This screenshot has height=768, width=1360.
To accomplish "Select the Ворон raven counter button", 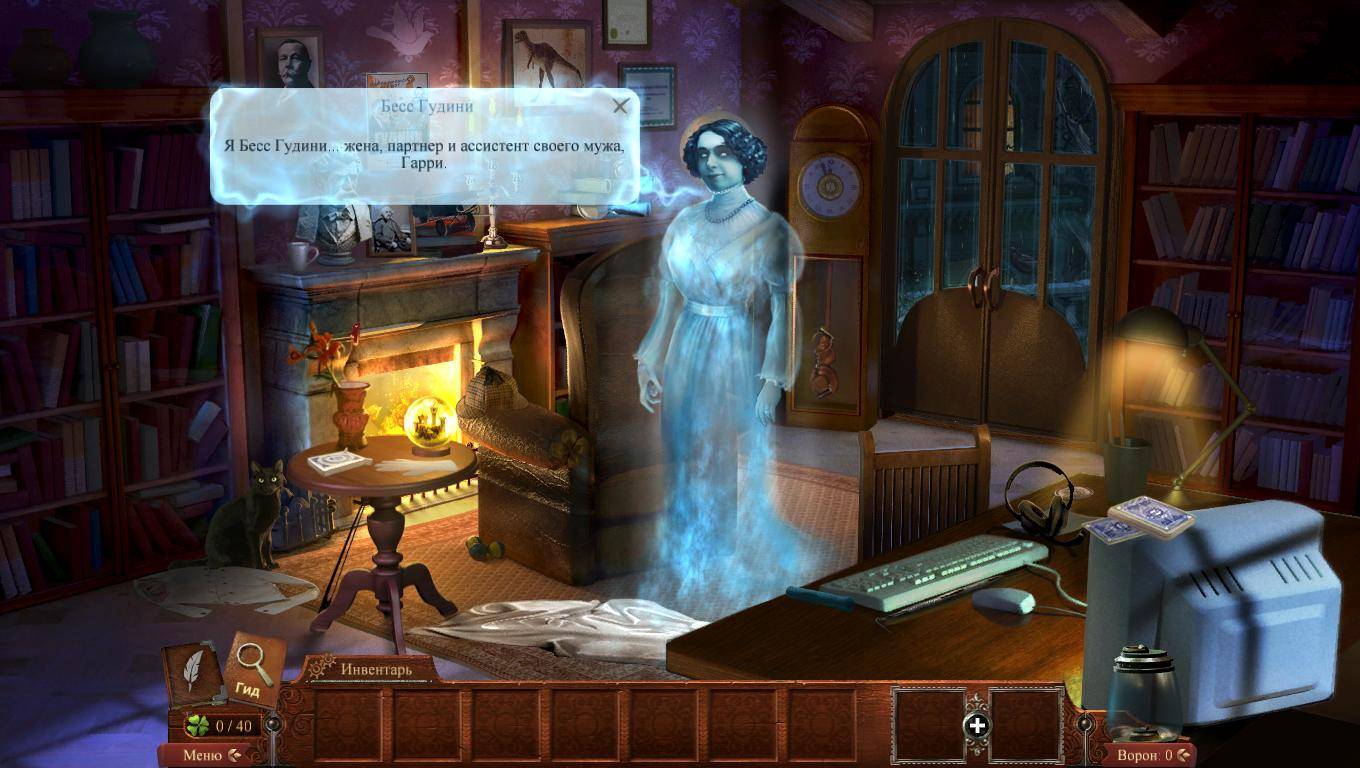I will [1152, 755].
